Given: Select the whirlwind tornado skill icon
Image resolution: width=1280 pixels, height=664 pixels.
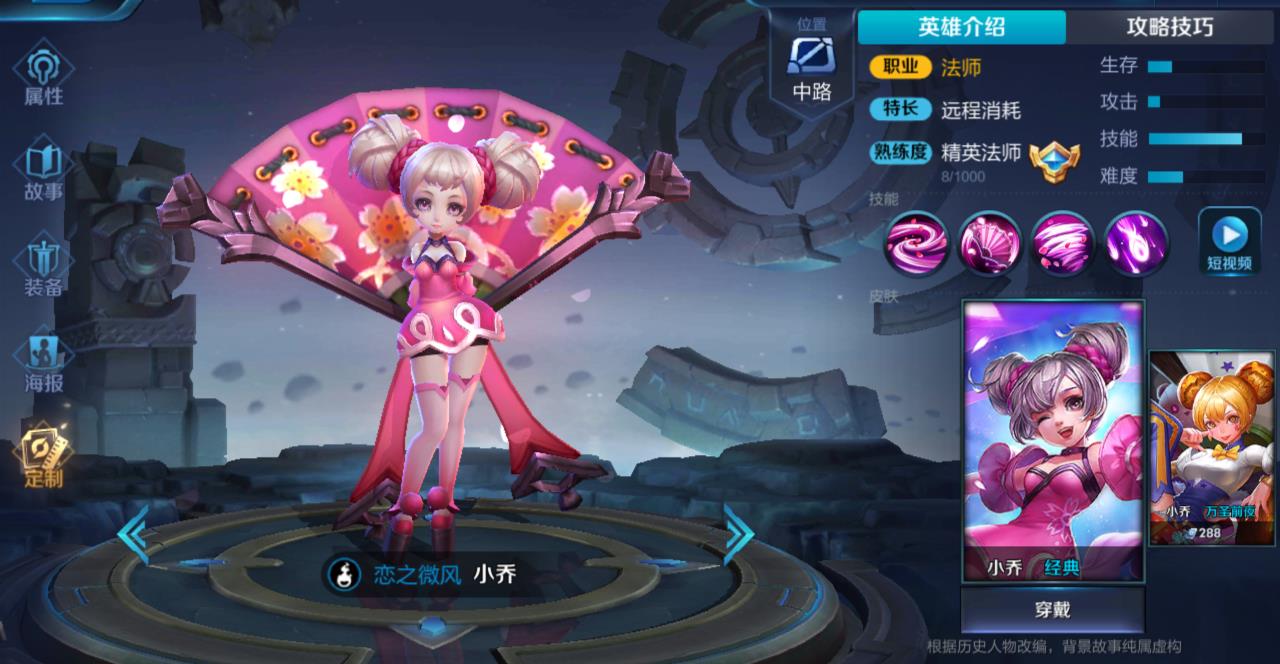Looking at the screenshot, I should [x=1063, y=242].
